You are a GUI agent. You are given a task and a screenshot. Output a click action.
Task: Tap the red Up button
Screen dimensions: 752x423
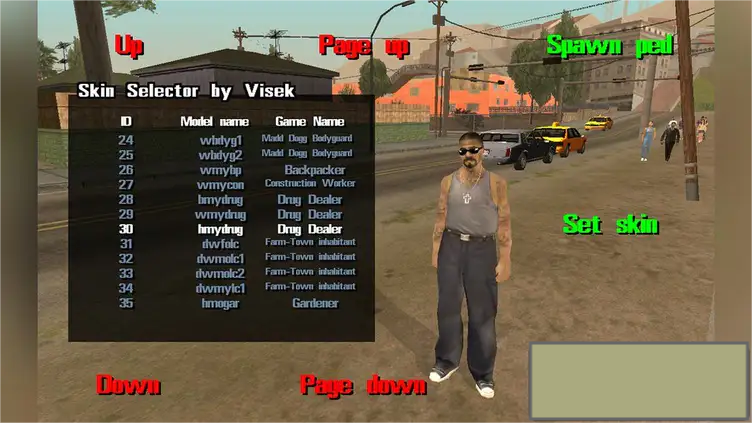[129, 46]
